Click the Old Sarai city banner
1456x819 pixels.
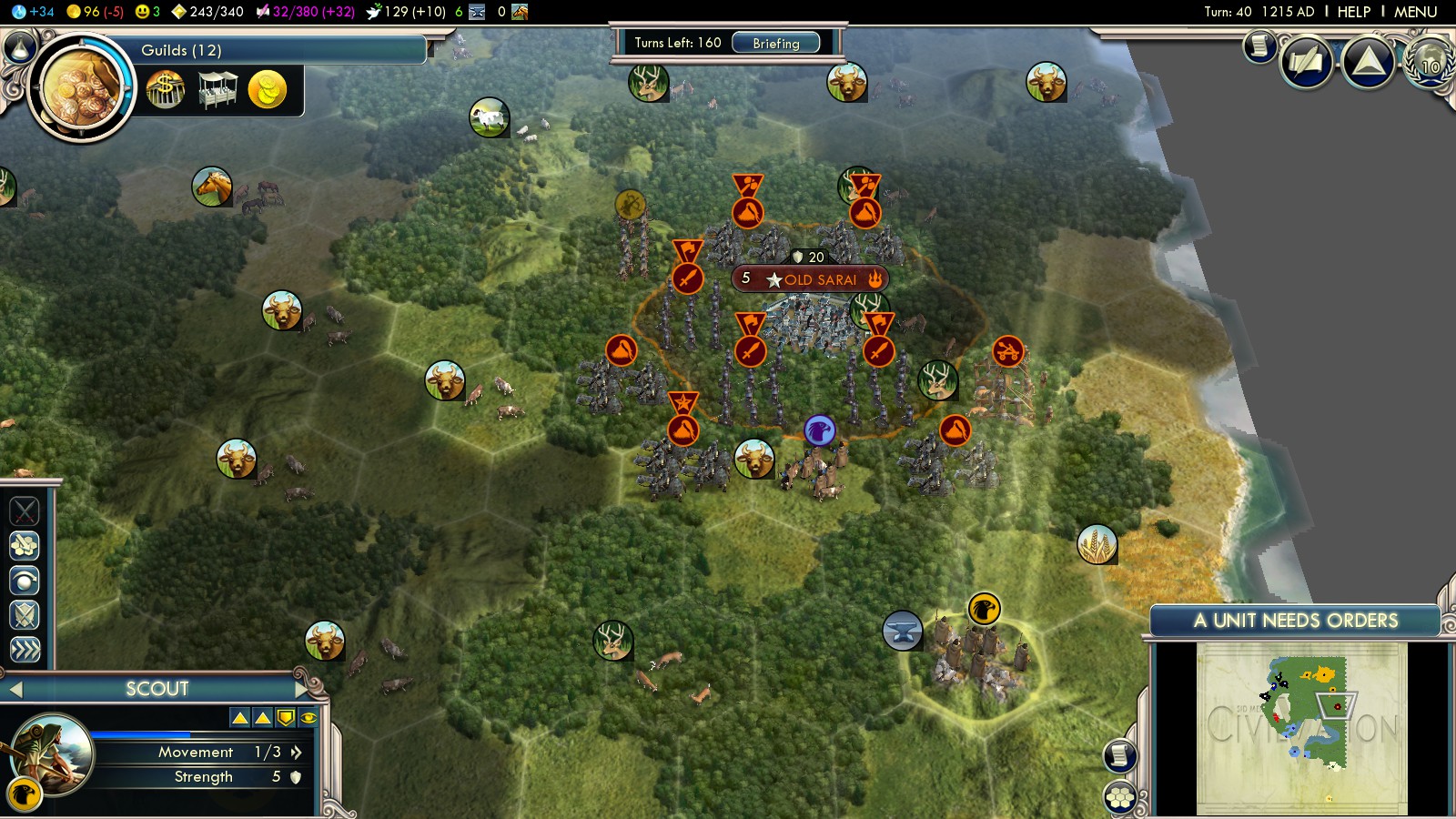point(810,279)
